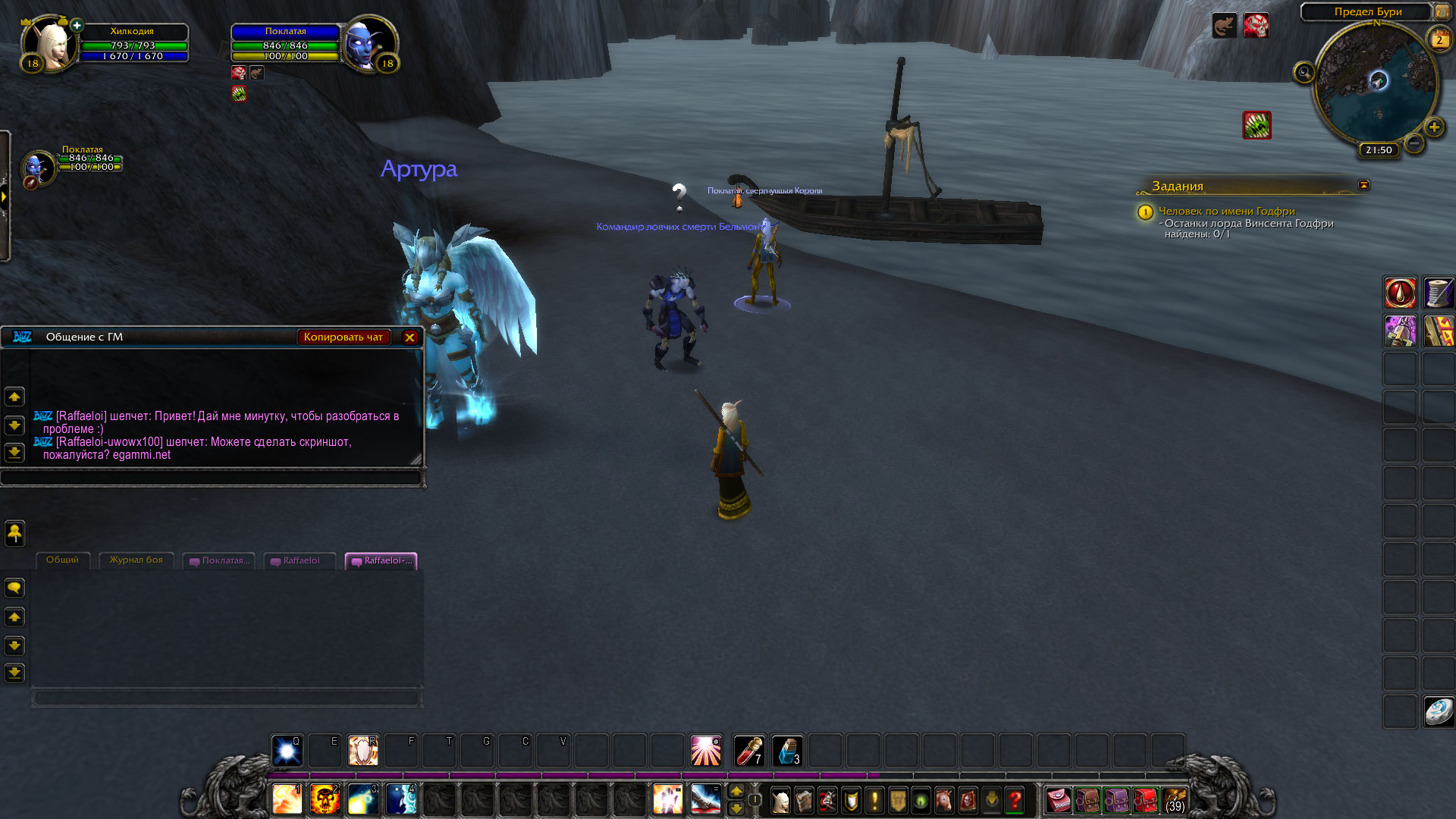Click the Копировать чат button
The image size is (1456, 819).
coord(343,337)
